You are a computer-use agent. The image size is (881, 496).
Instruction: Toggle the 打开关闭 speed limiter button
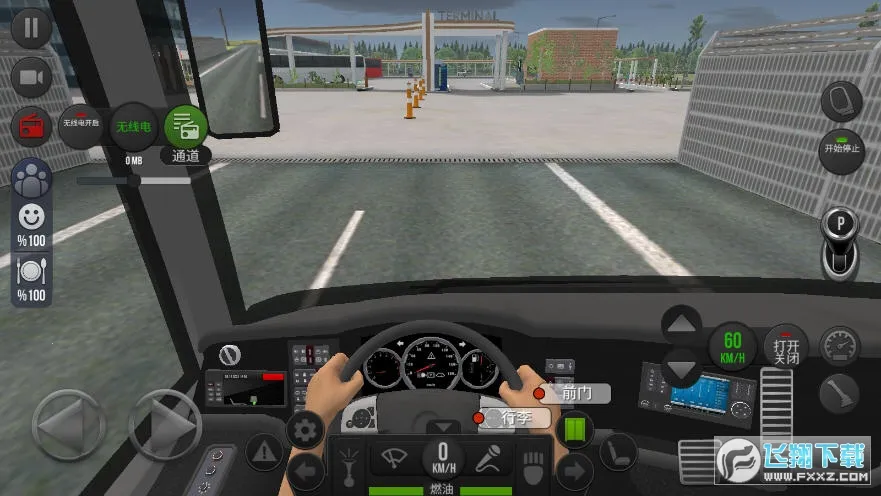tap(786, 347)
